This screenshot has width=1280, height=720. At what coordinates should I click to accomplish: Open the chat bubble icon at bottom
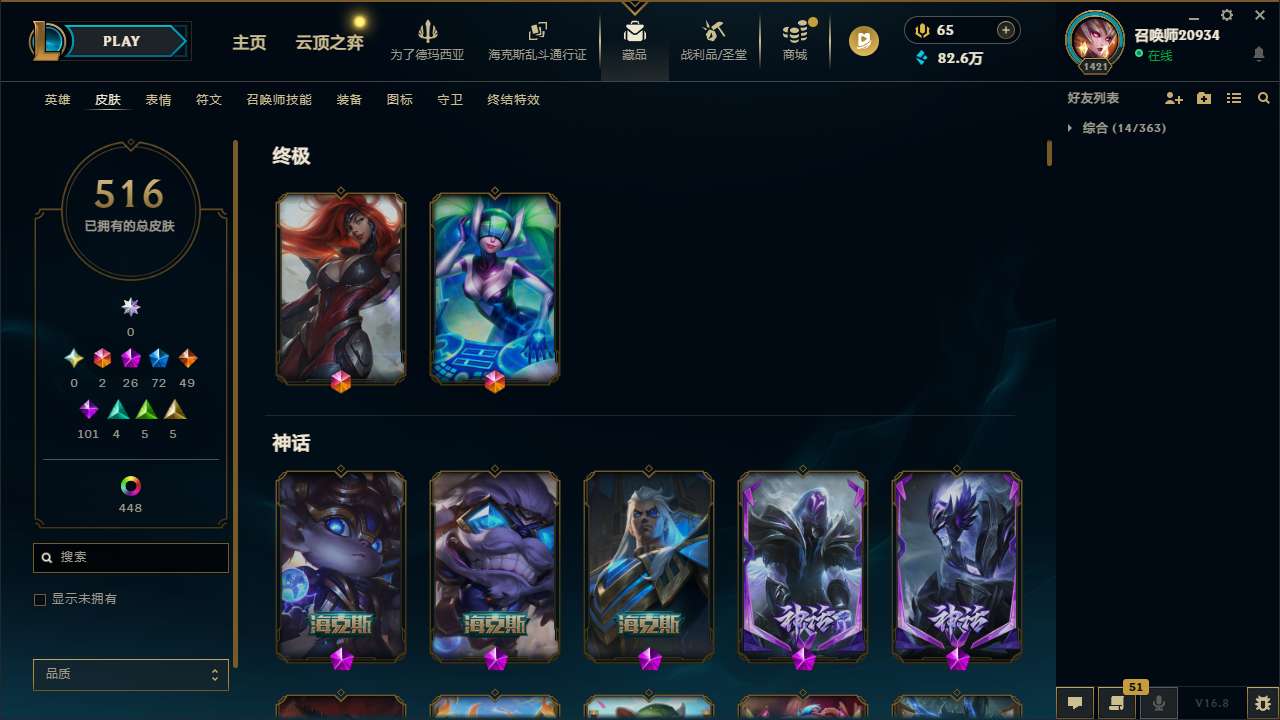1074,703
